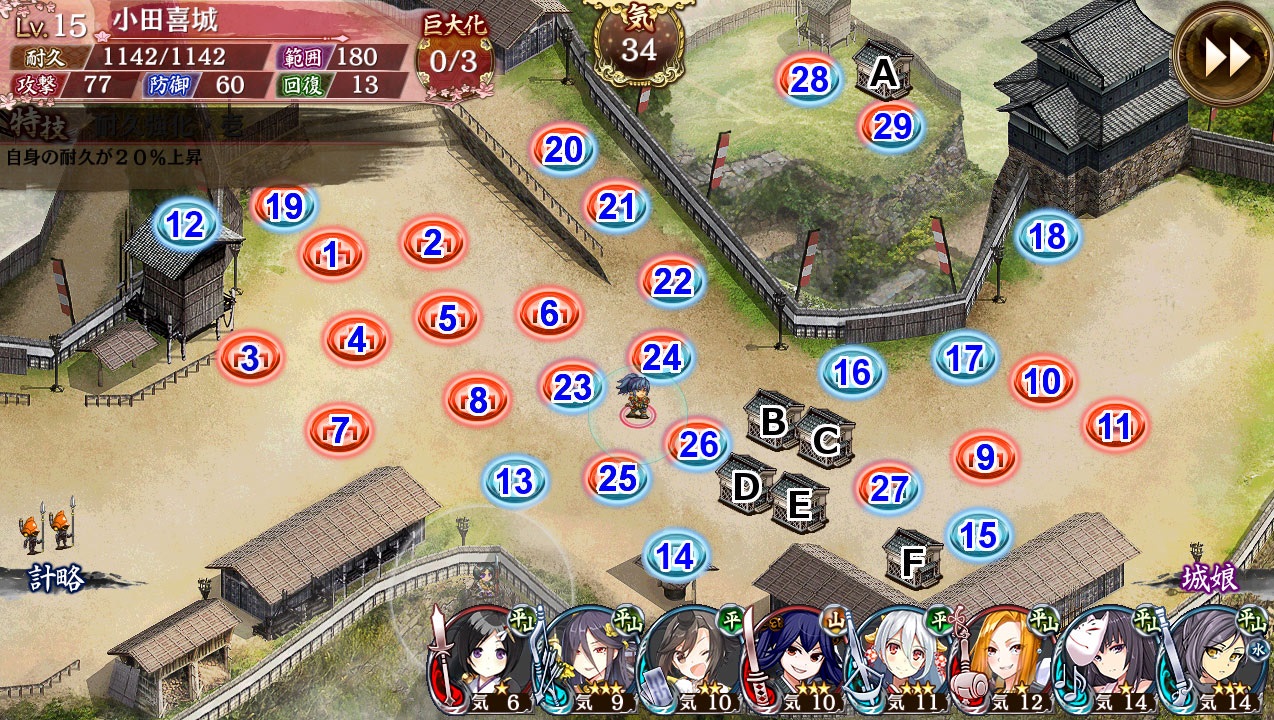Select placement spot number 28

pos(810,80)
